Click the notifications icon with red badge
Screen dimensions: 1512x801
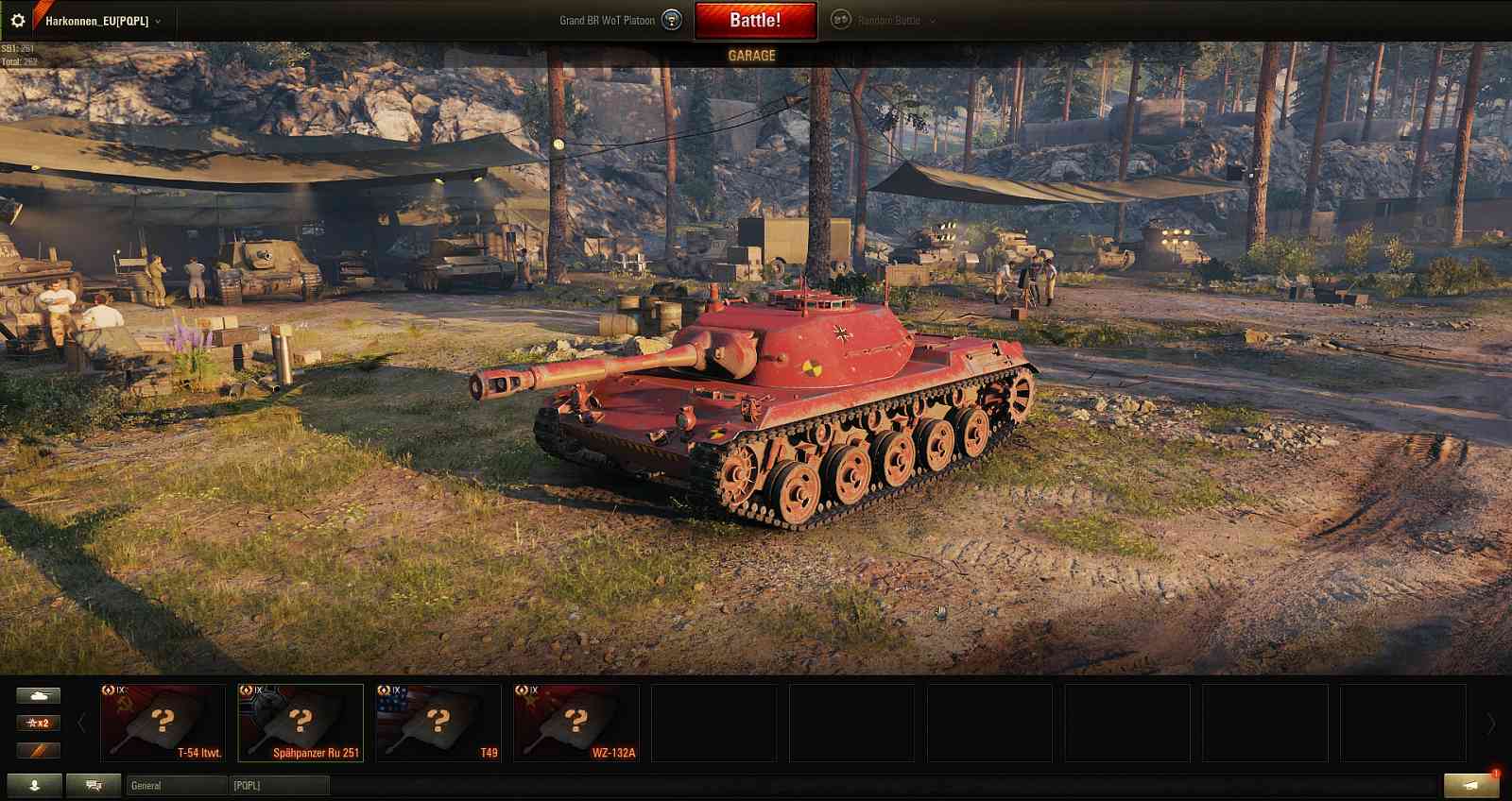point(1471,785)
